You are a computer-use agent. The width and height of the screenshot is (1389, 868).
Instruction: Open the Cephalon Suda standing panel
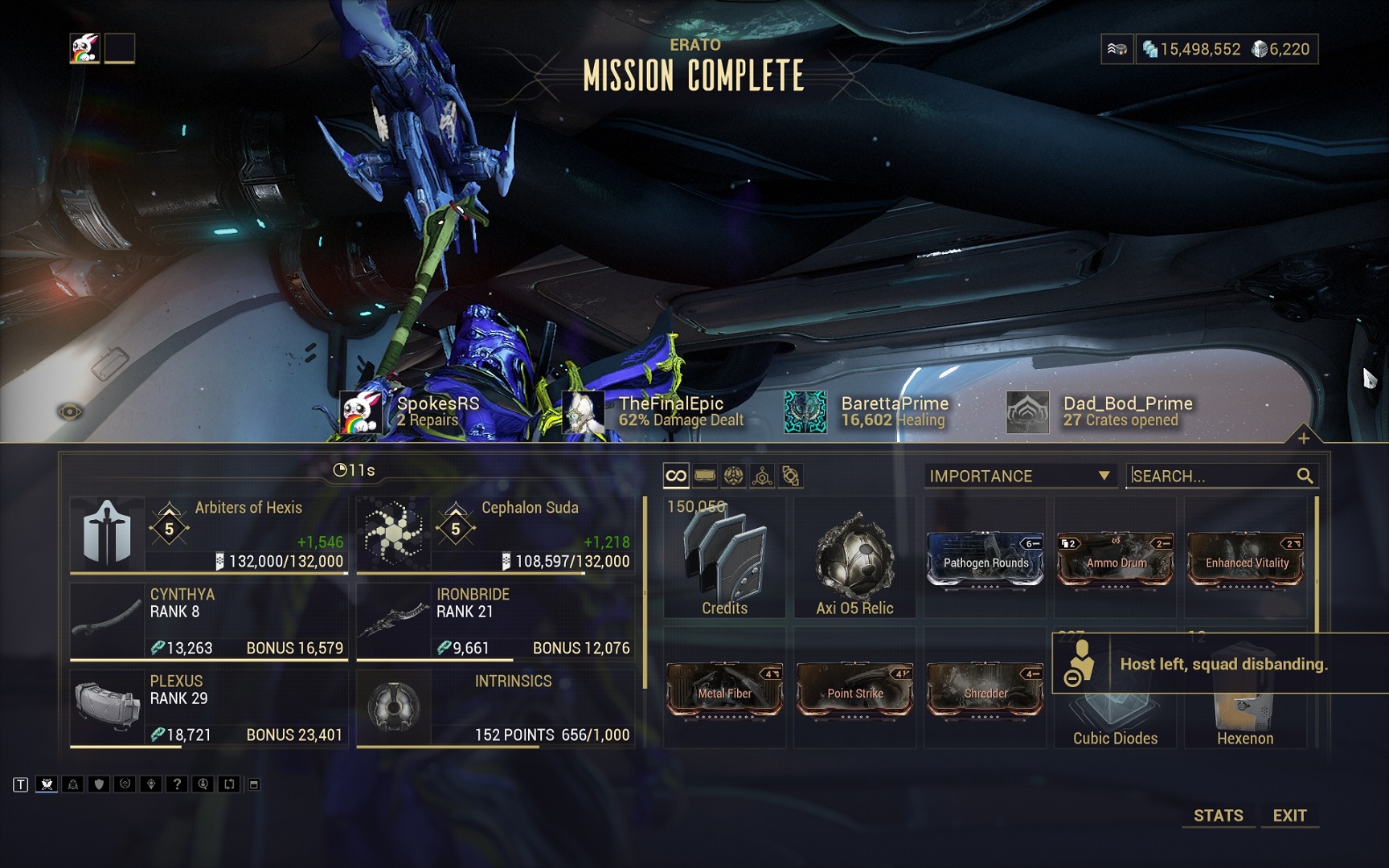click(495, 534)
